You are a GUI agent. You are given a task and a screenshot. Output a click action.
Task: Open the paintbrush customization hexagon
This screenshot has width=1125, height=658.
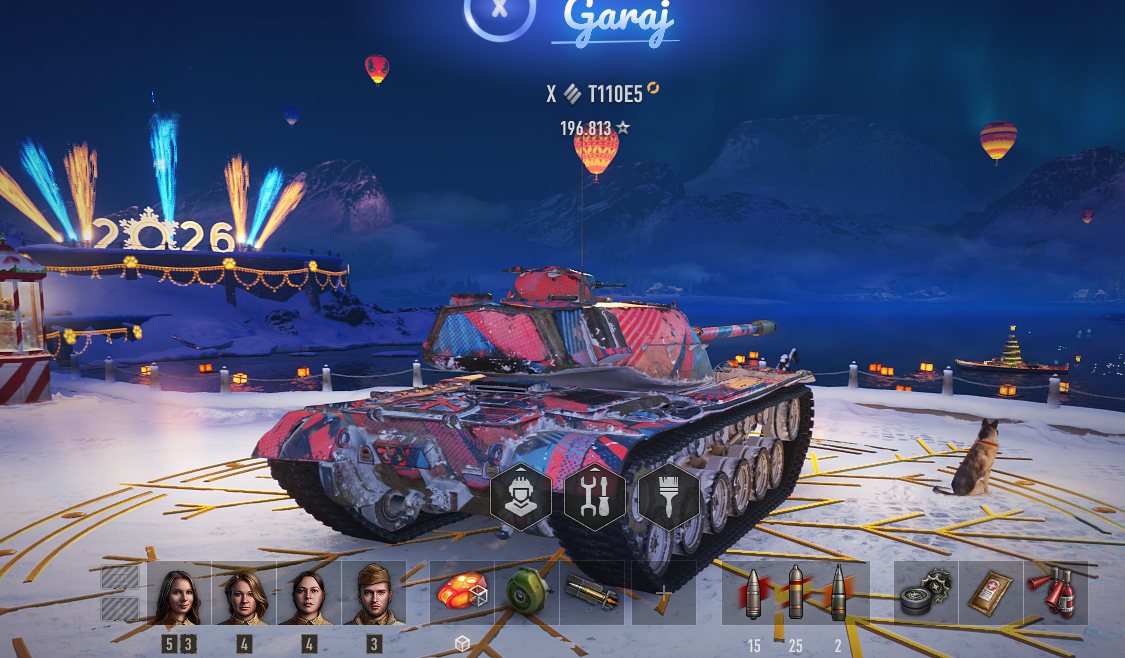(x=668, y=497)
